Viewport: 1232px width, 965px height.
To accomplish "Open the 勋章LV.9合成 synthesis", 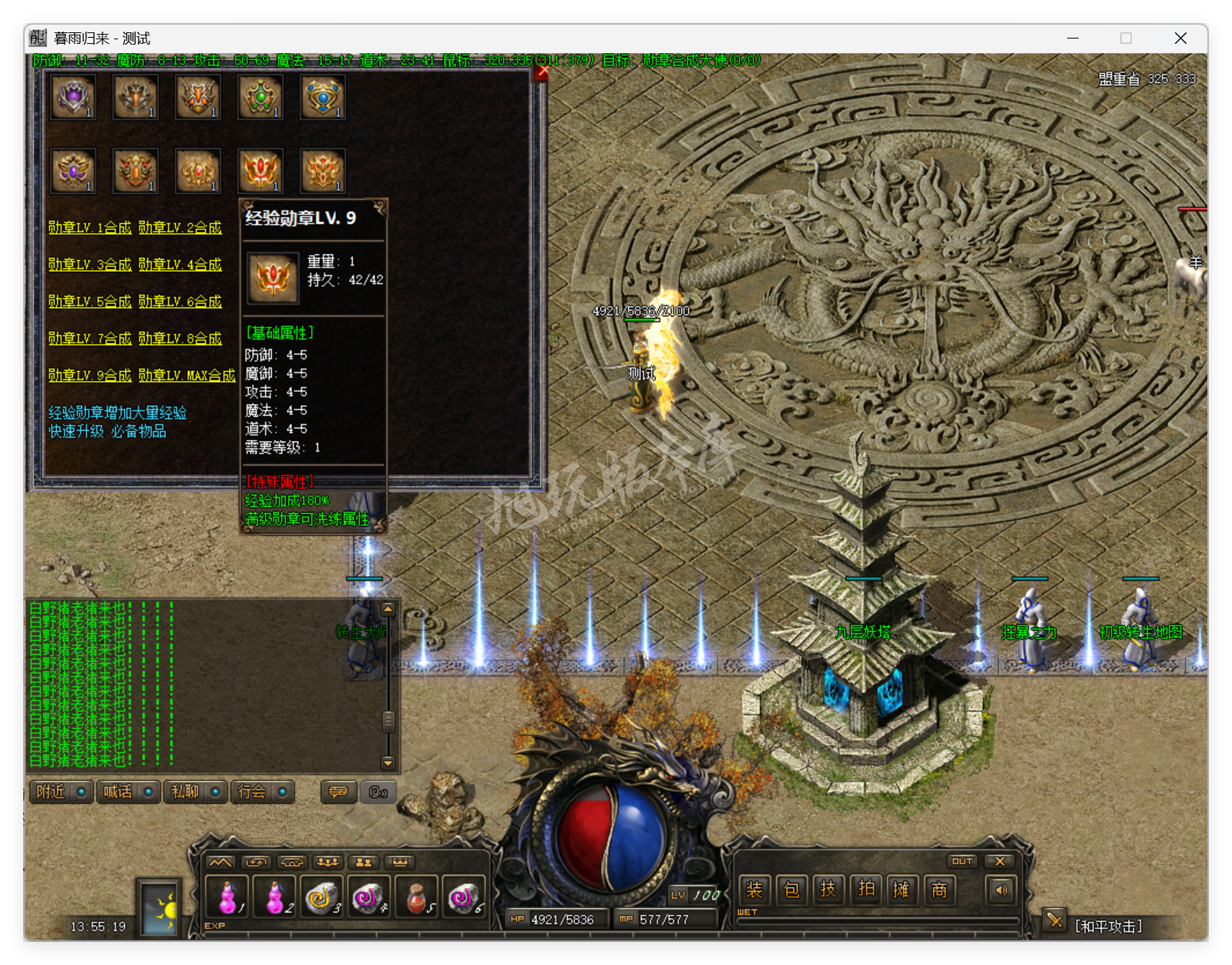I will pos(89,376).
